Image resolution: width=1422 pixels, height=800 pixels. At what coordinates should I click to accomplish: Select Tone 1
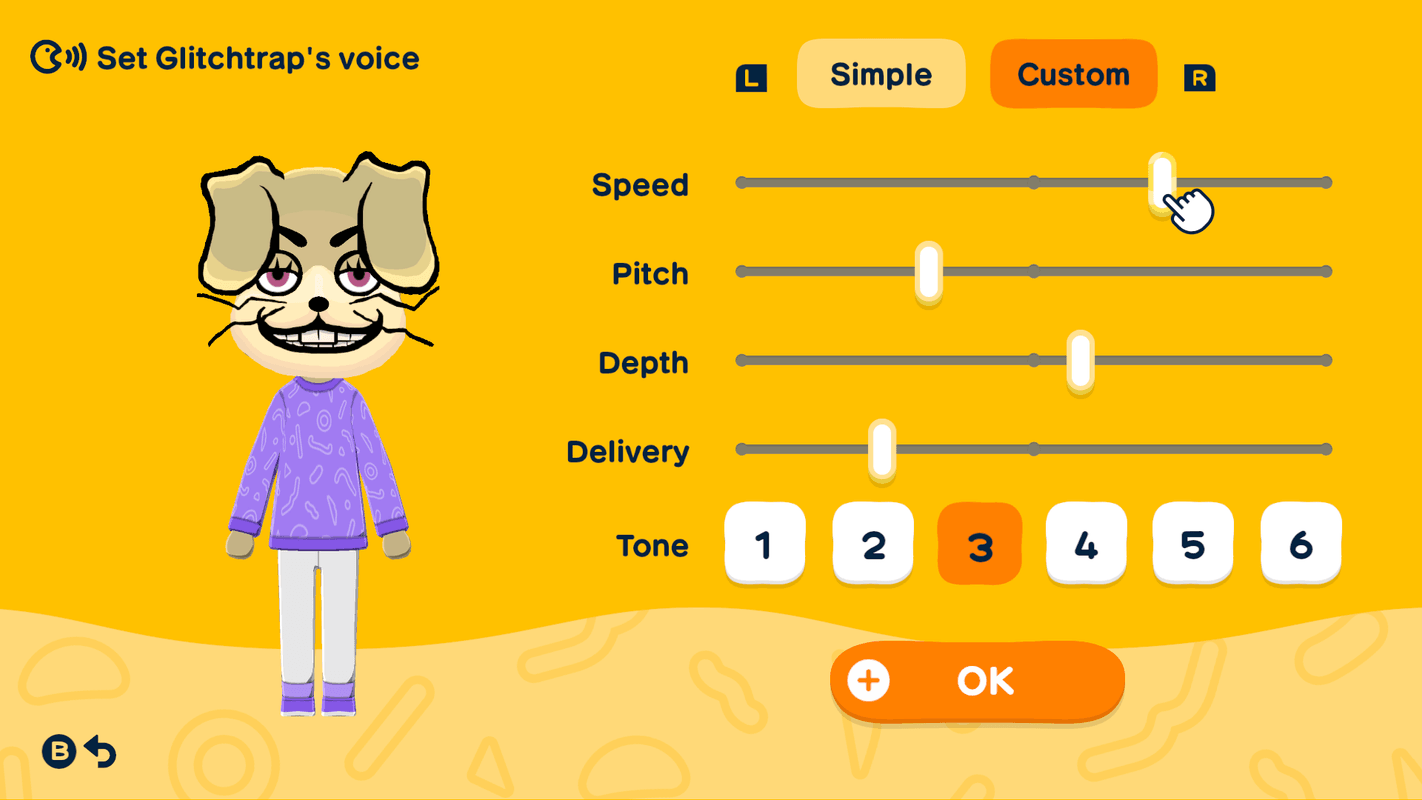click(x=764, y=544)
